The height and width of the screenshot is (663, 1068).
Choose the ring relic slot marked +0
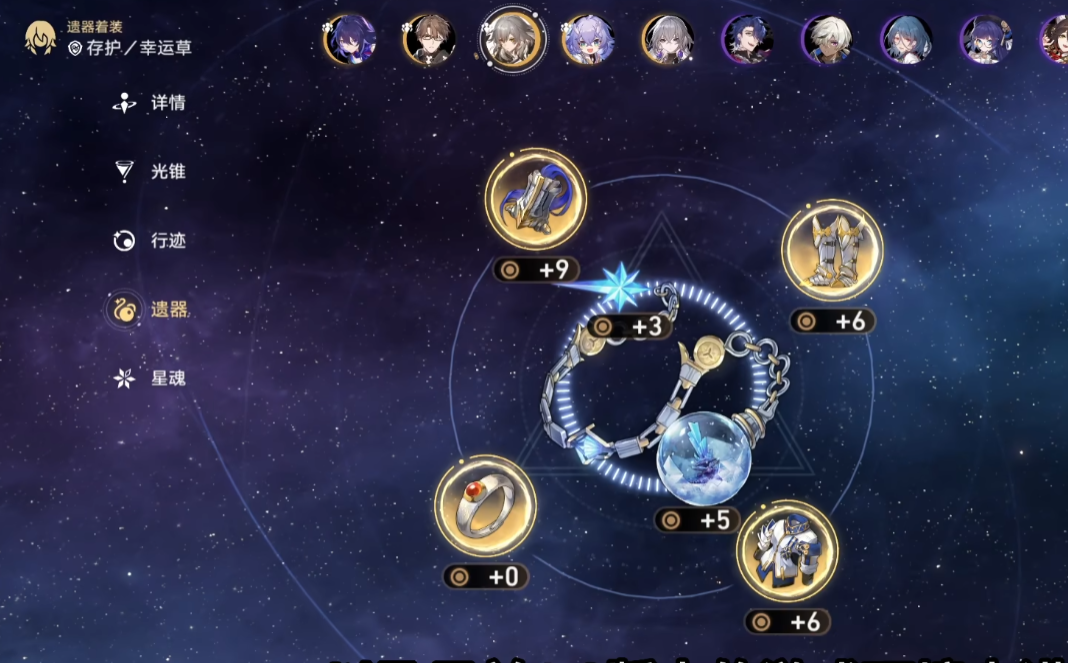tap(485, 509)
